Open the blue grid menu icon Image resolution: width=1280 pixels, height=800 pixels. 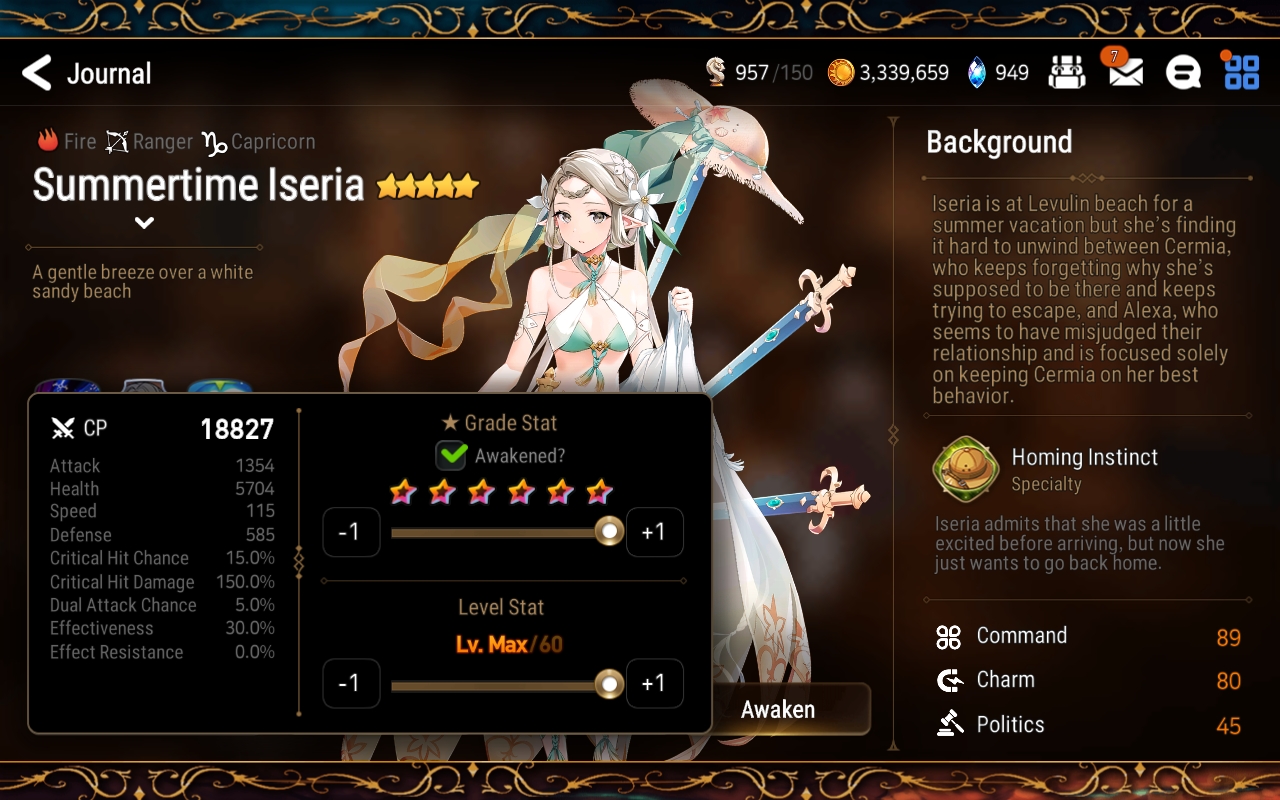tap(1240, 72)
